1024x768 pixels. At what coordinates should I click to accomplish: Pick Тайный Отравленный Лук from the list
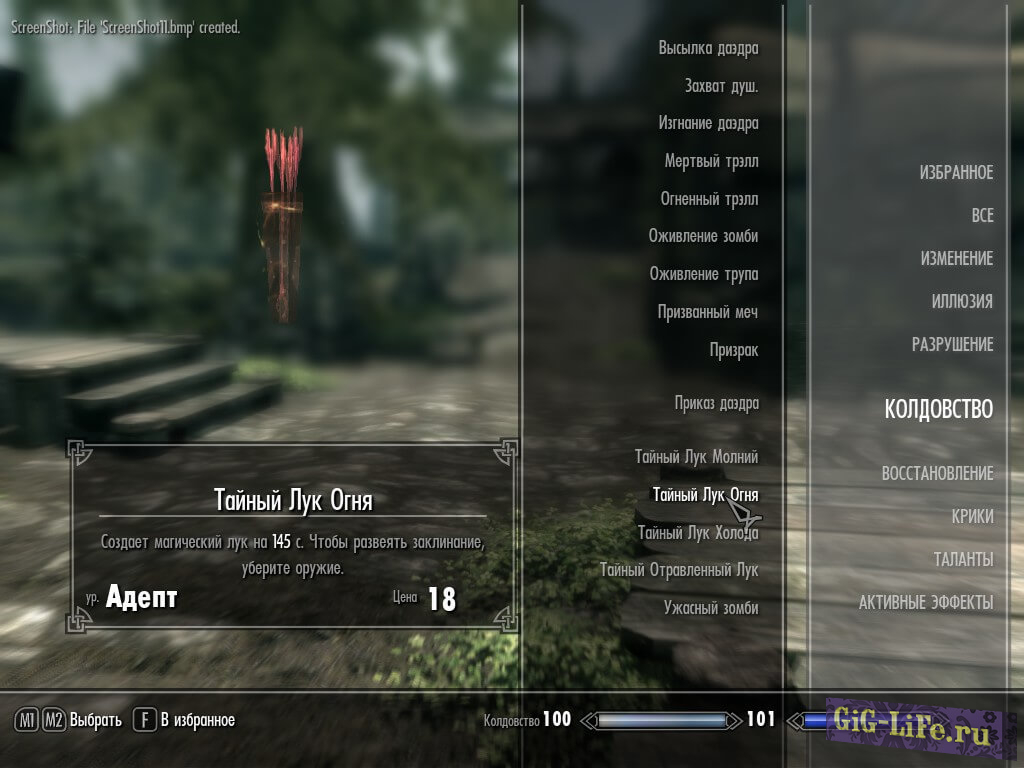coord(679,570)
